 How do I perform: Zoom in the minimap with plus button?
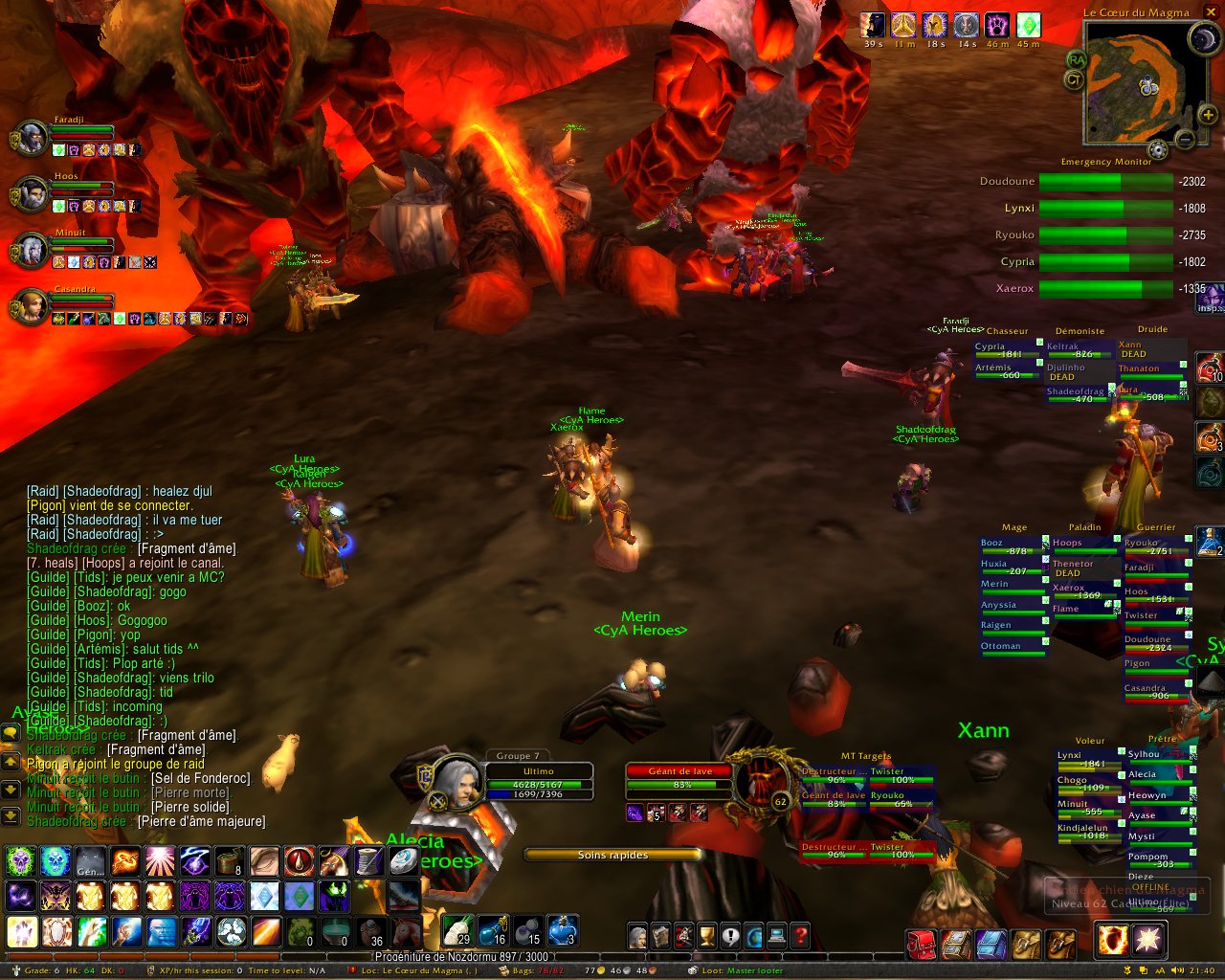pyautogui.click(x=1208, y=116)
